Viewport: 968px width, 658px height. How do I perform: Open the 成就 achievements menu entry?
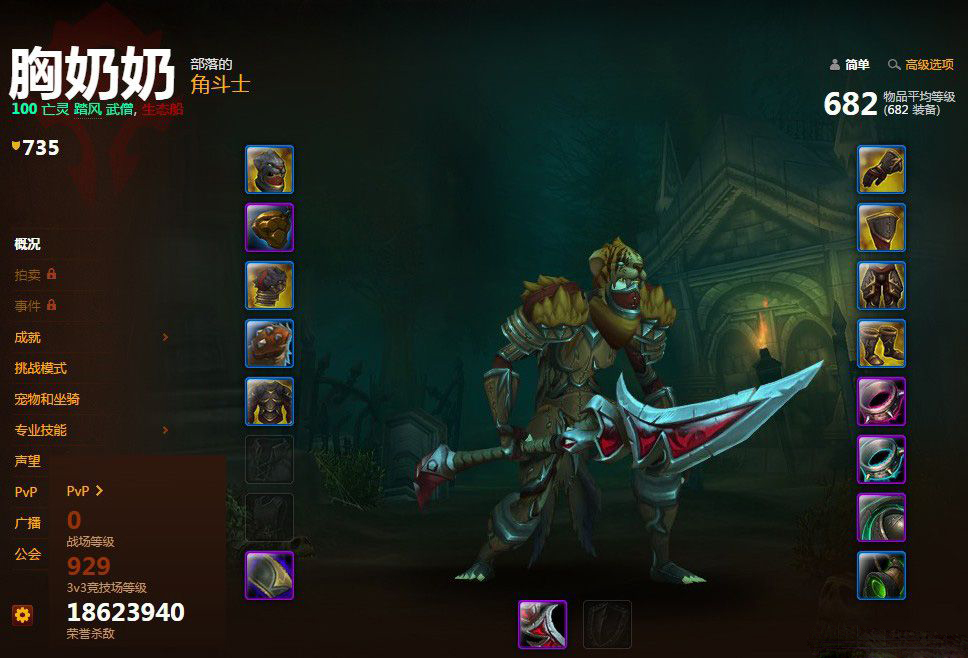tap(28, 338)
